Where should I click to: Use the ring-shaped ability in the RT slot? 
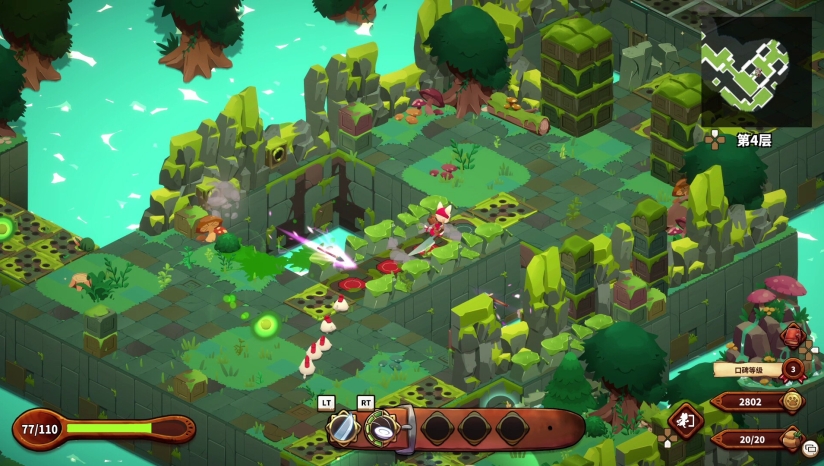[381, 428]
